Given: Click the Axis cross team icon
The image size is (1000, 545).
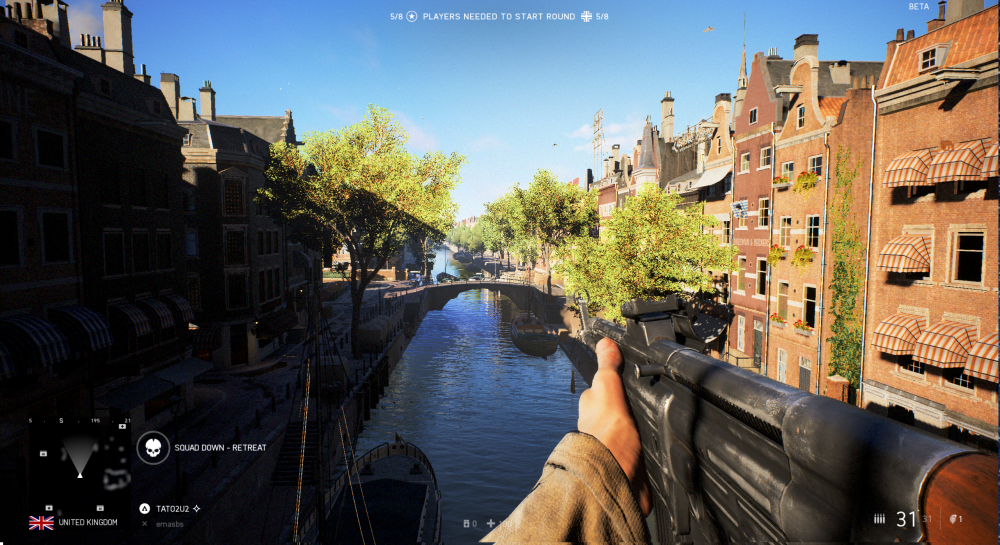Looking at the screenshot, I should tap(586, 17).
